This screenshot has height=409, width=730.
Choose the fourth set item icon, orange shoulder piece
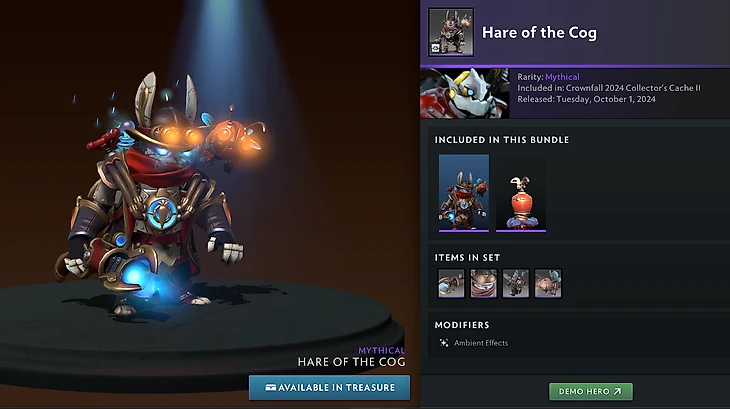(x=548, y=283)
